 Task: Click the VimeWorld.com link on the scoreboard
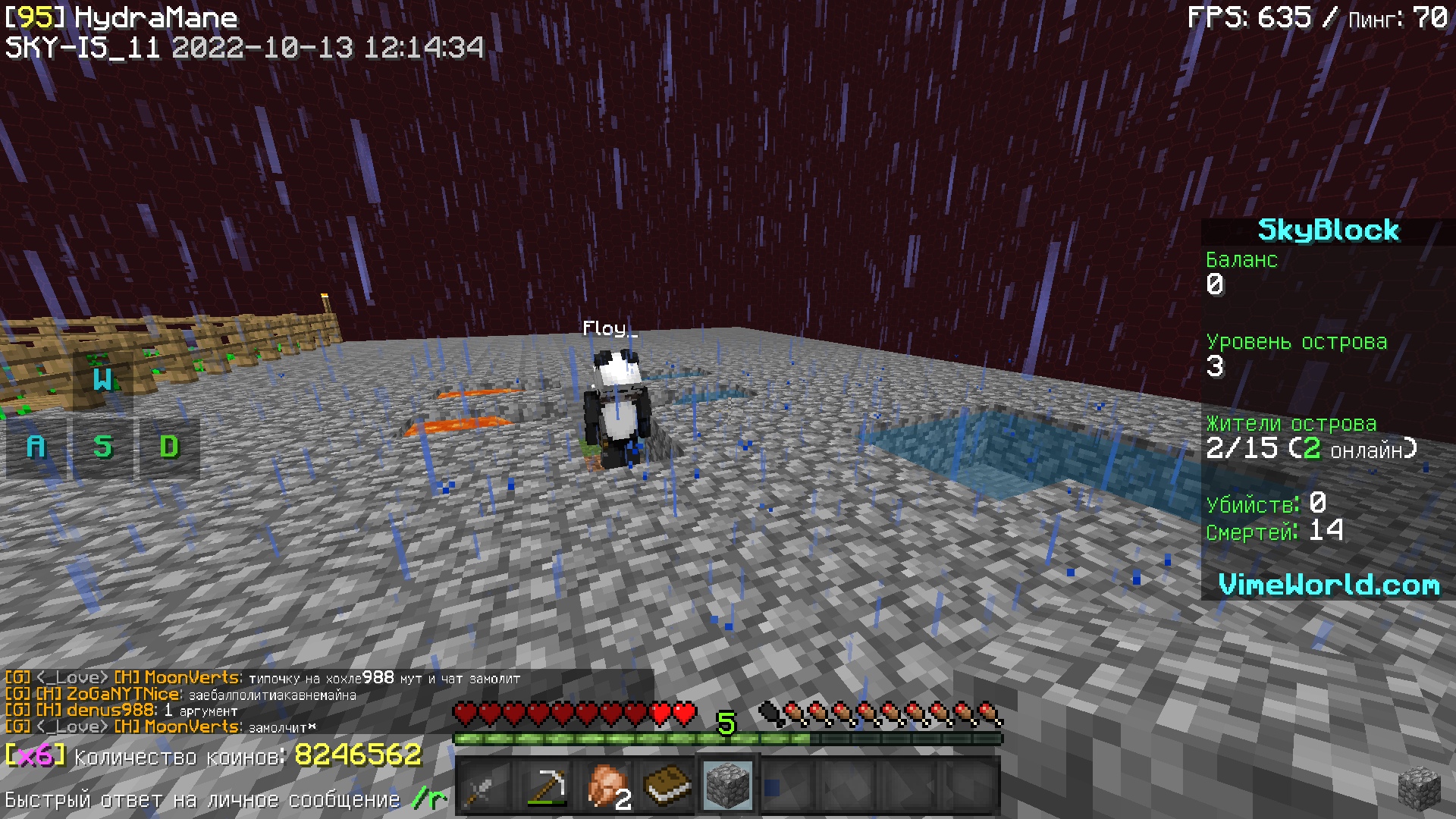pyautogui.click(x=1328, y=585)
